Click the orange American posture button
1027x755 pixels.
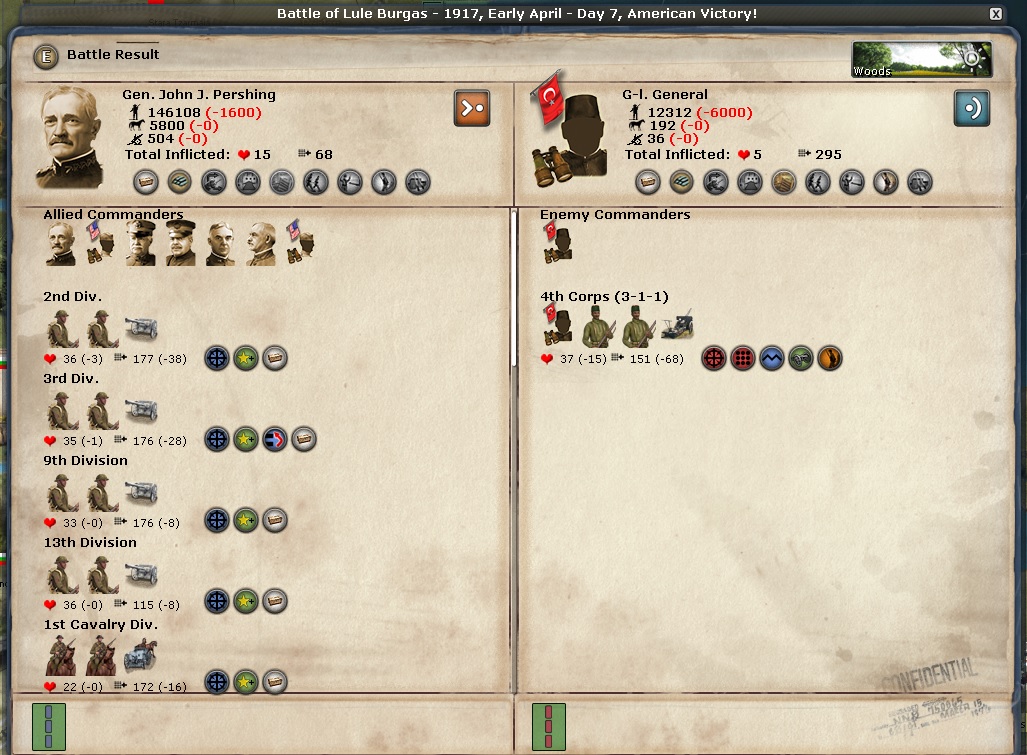[x=471, y=108]
